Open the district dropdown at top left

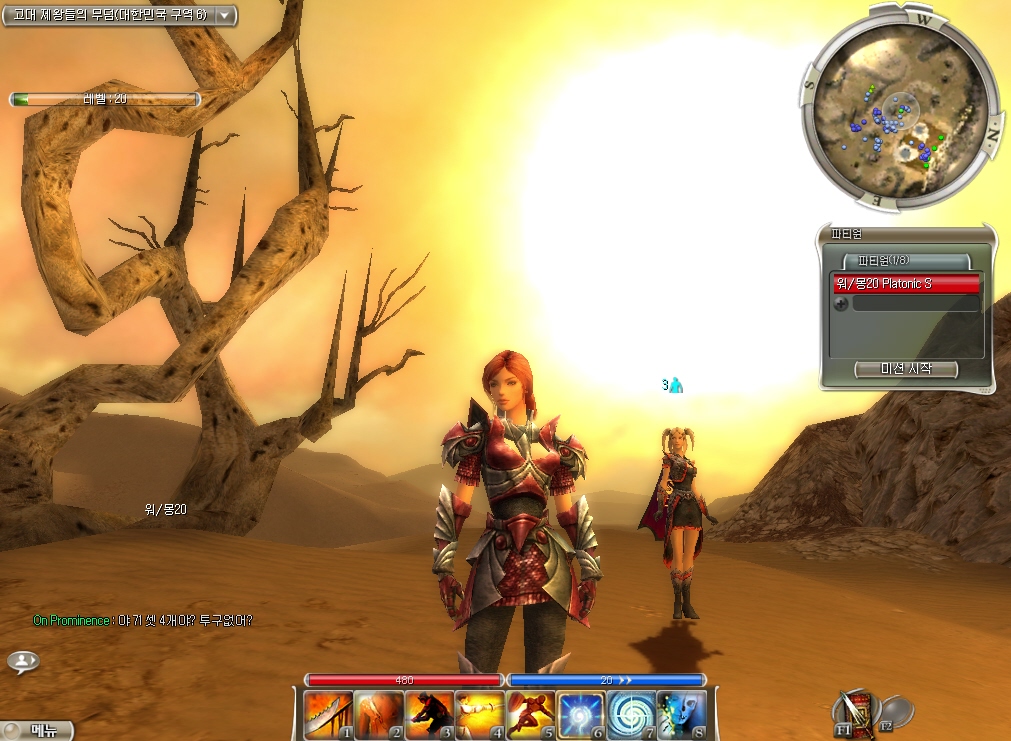pos(225,15)
